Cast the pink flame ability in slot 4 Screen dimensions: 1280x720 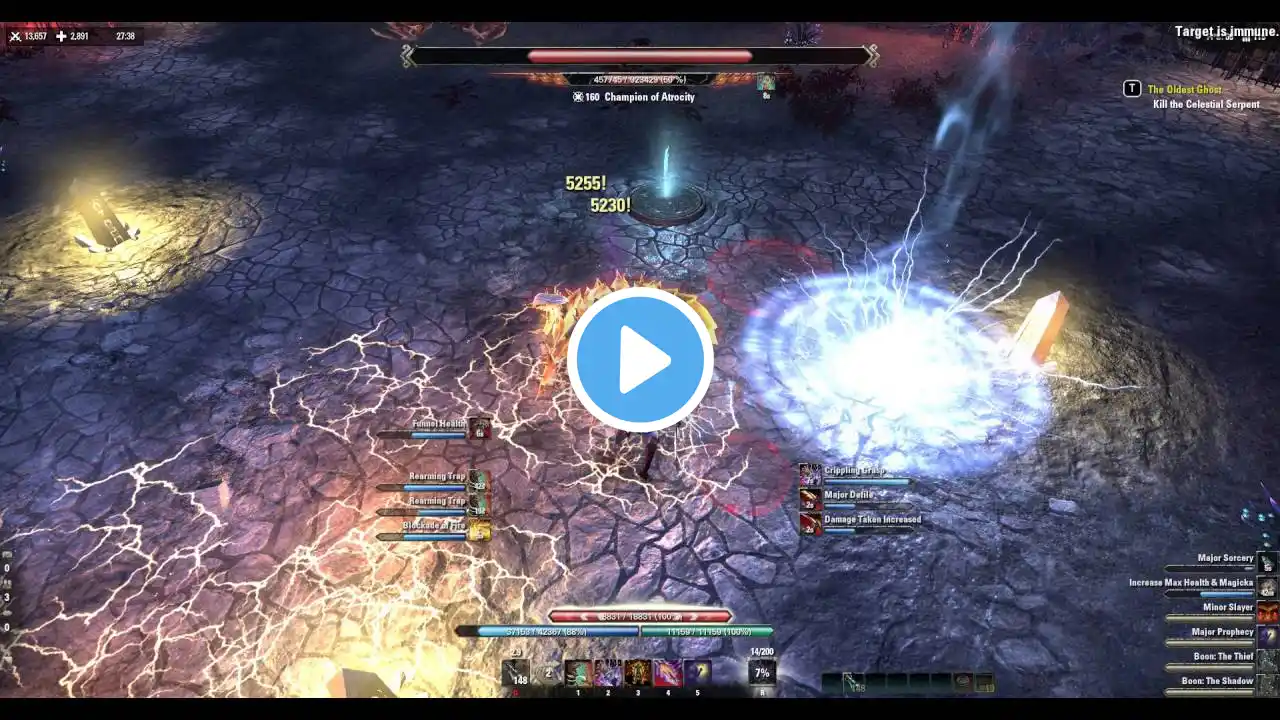[x=668, y=673]
